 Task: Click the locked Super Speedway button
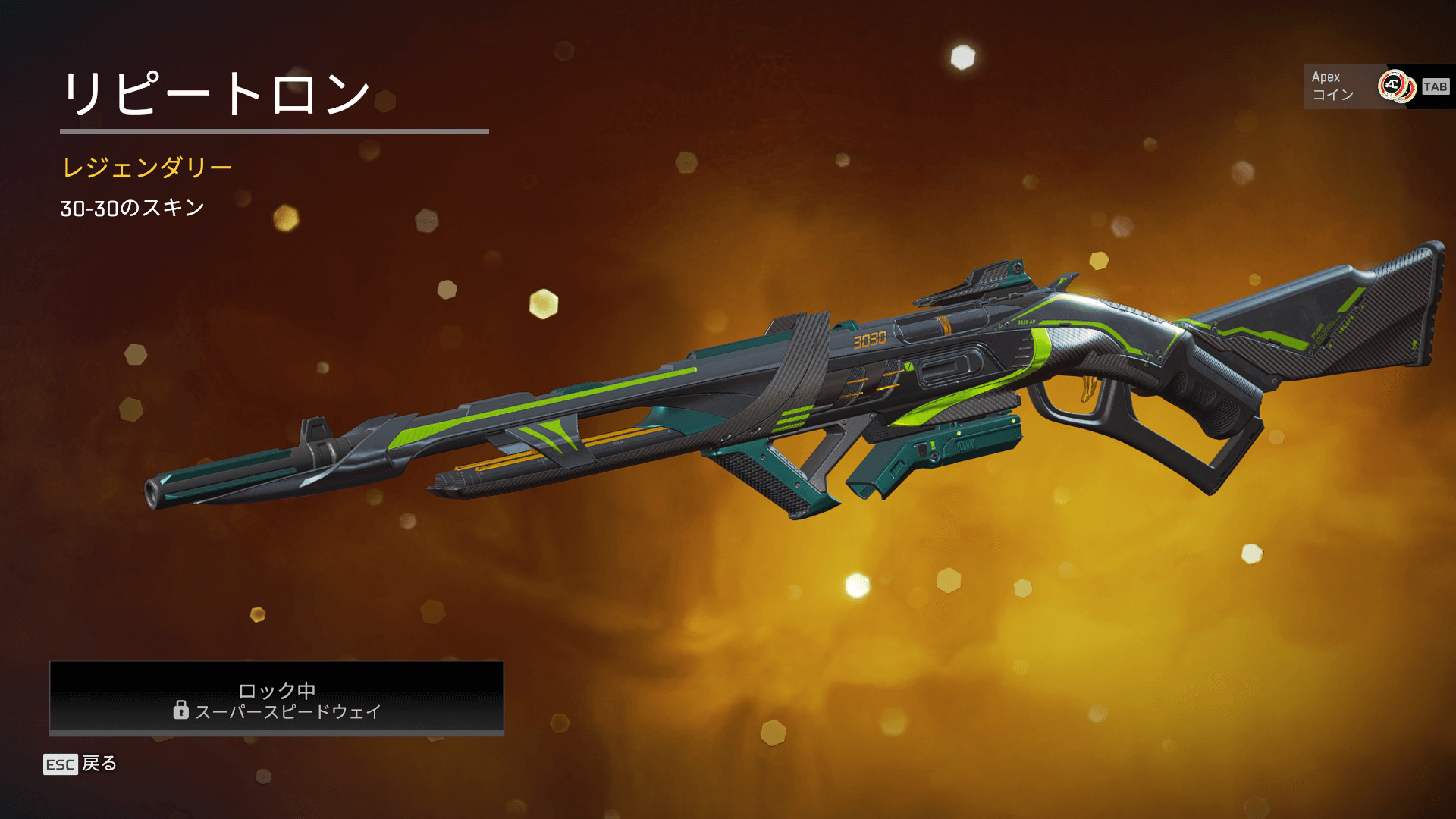[277, 698]
